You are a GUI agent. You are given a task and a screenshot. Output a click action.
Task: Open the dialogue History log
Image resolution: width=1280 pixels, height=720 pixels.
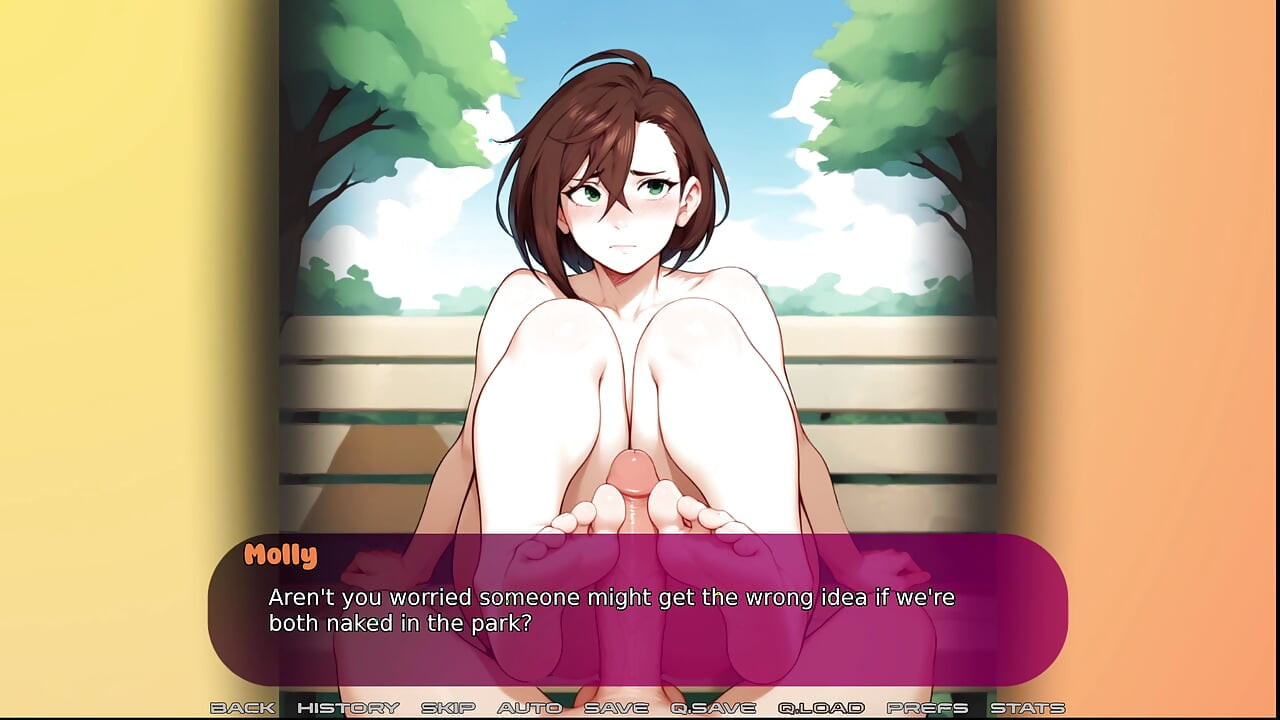click(x=348, y=708)
